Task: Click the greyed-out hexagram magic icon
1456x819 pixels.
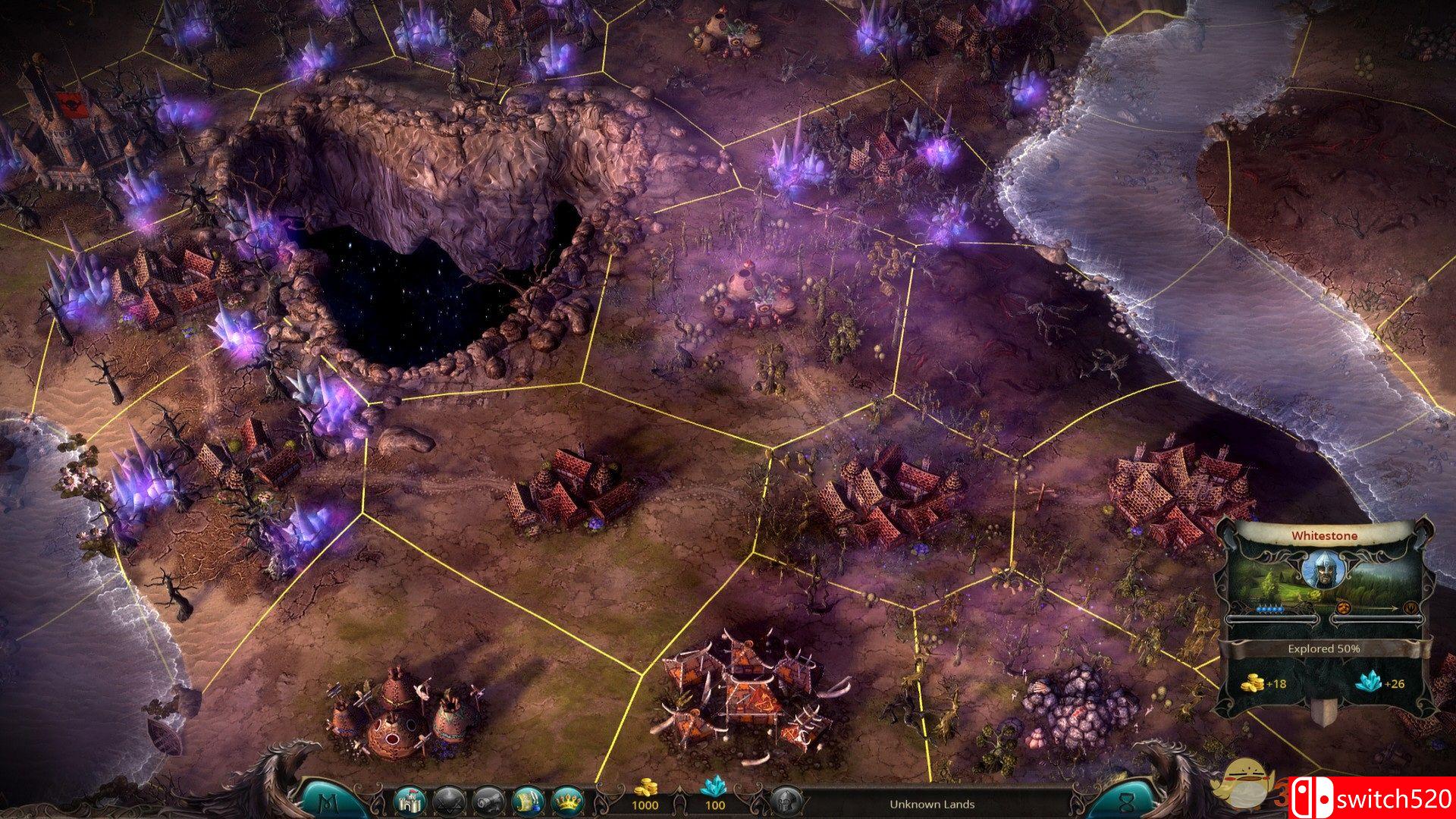Action: [447, 801]
